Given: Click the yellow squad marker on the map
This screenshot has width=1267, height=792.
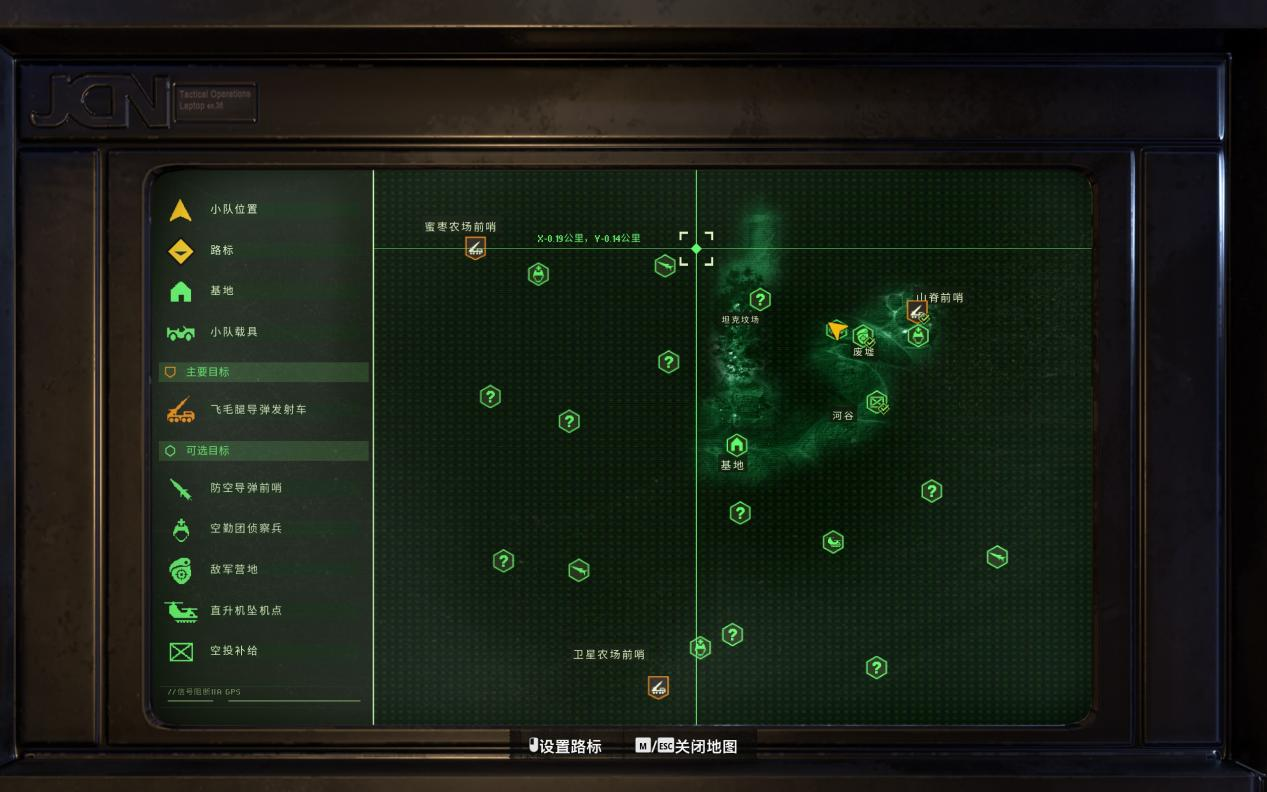Looking at the screenshot, I should pyautogui.click(x=836, y=330).
